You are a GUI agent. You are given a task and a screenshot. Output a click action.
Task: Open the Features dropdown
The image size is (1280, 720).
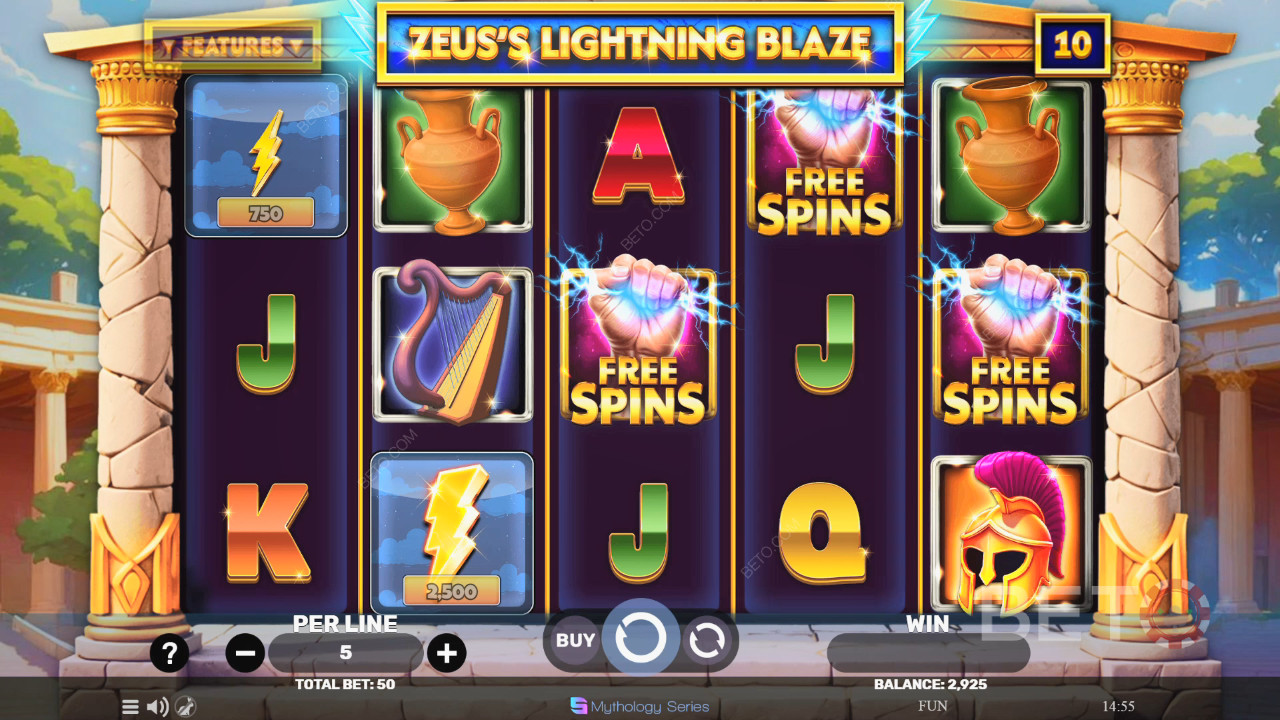coord(232,46)
